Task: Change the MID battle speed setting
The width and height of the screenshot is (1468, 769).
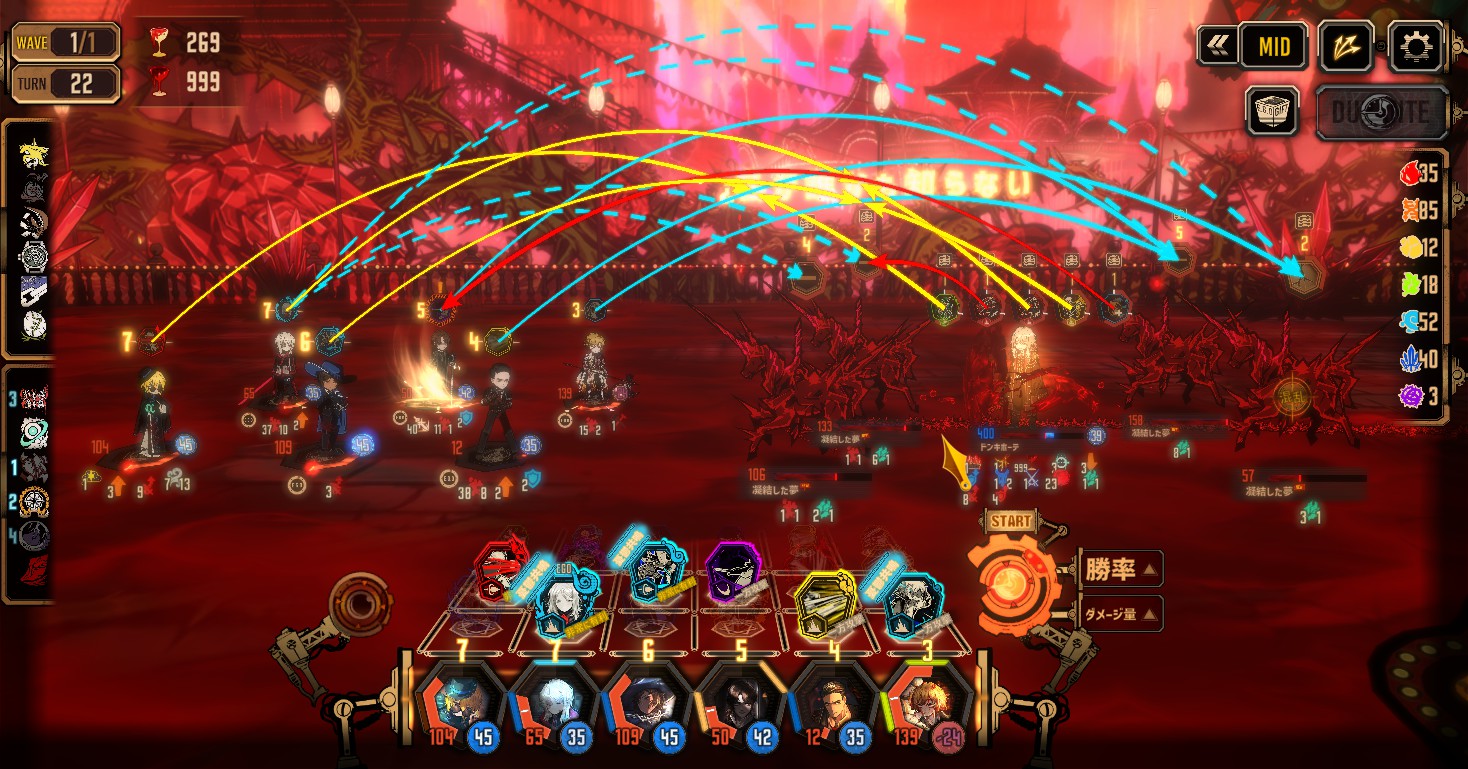Action: [x=1273, y=46]
